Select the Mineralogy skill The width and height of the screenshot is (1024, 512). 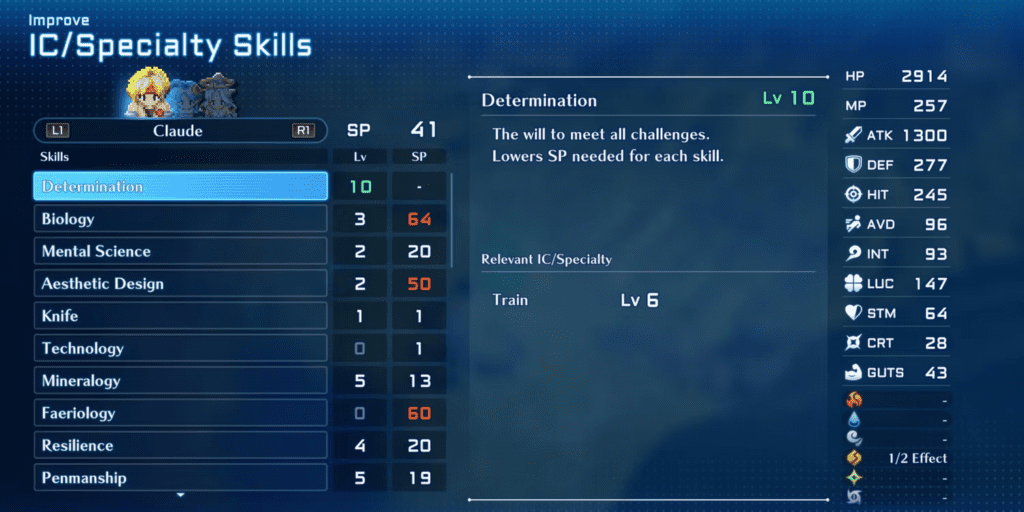pos(180,381)
